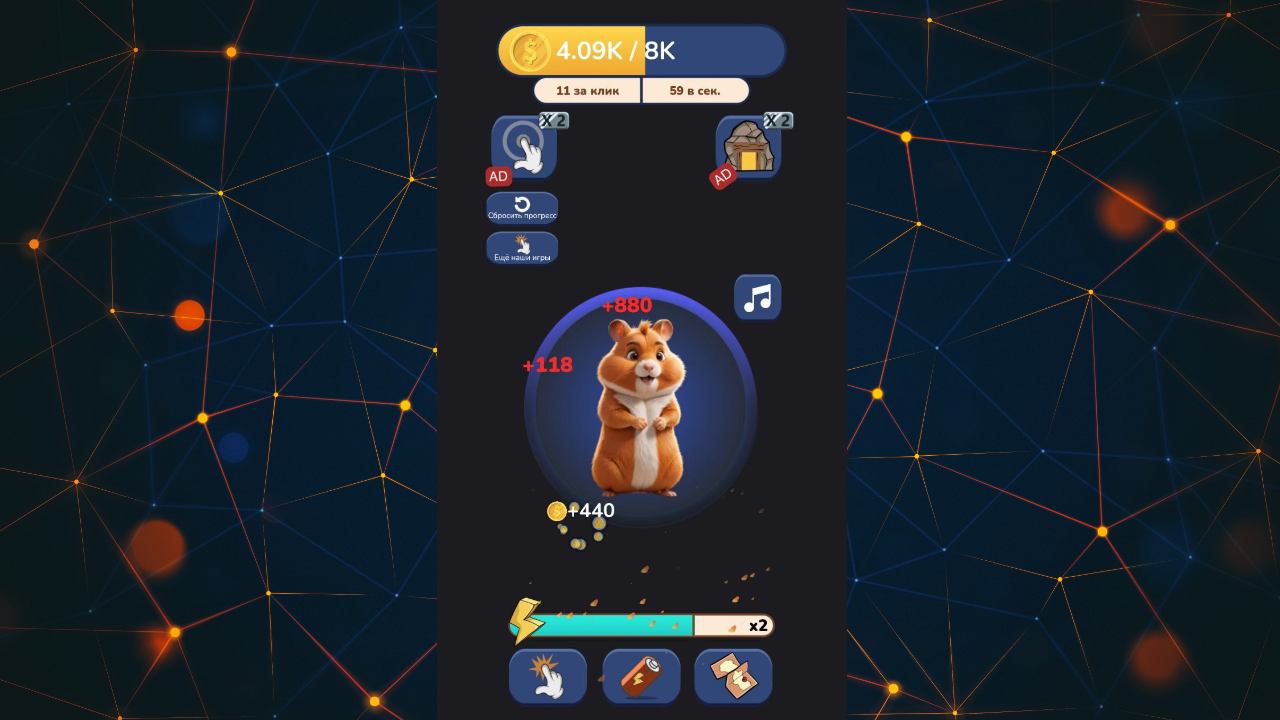Tap the gold coin in the balance bar
This screenshot has height=720, width=1280.
coord(529,50)
